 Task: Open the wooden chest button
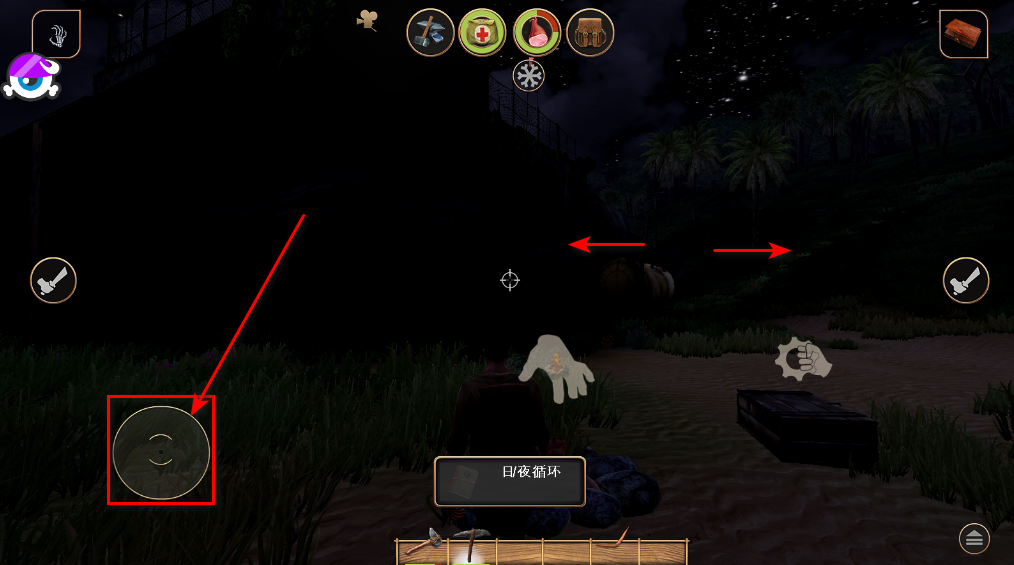click(x=963, y=33)
